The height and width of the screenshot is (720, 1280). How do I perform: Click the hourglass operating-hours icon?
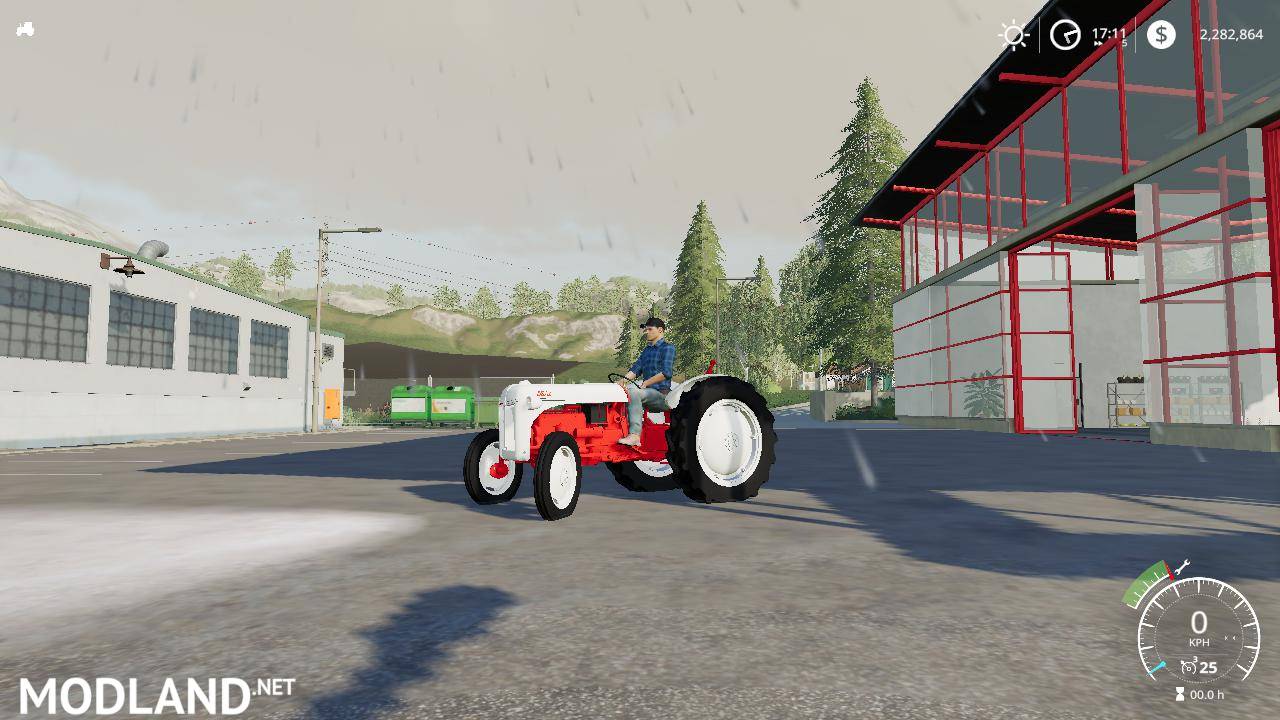(x=1180, y=693)
